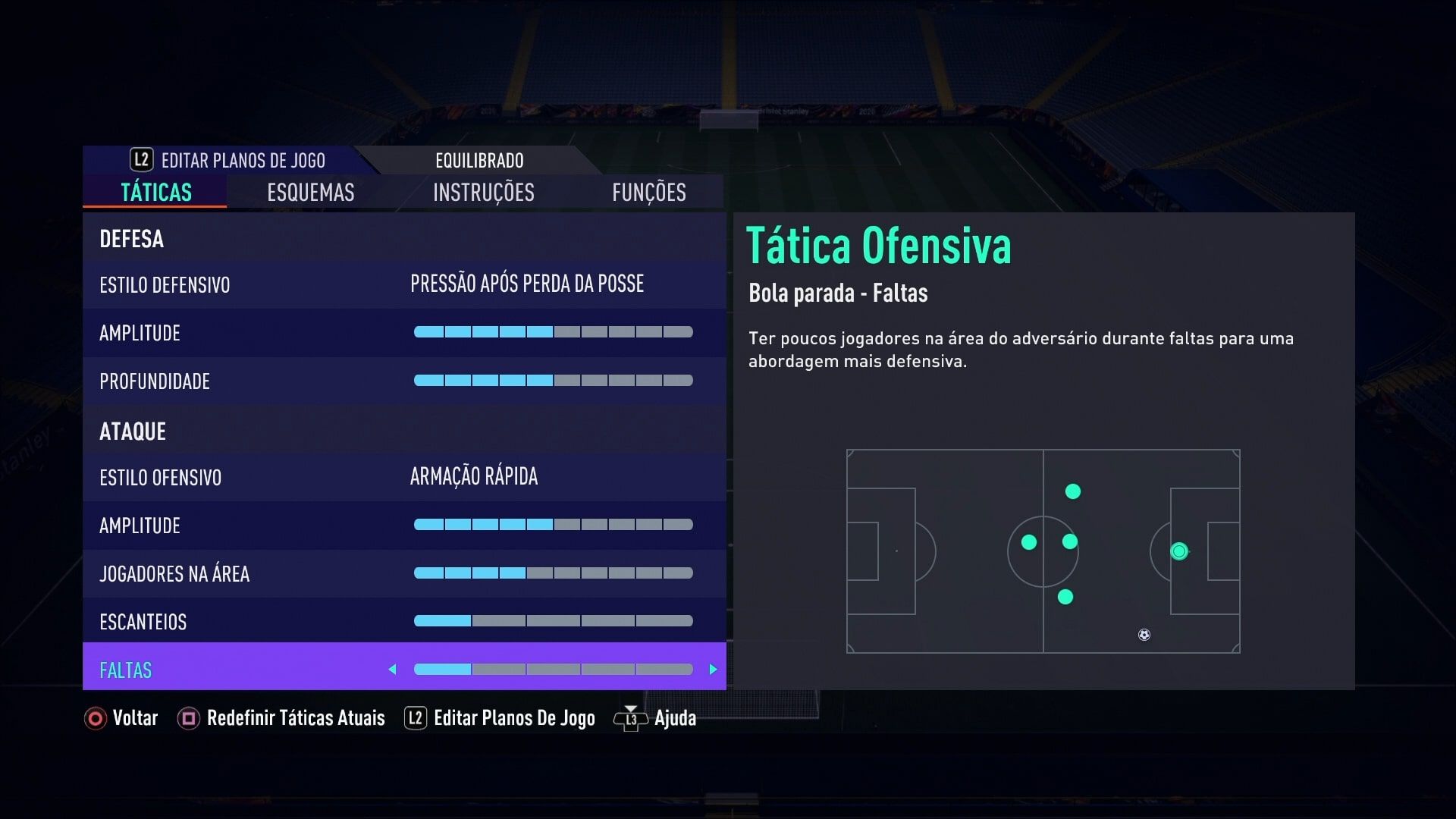Screen dimensions: 1456x819
Task: Select the FALTAS row
Action: 227,670
